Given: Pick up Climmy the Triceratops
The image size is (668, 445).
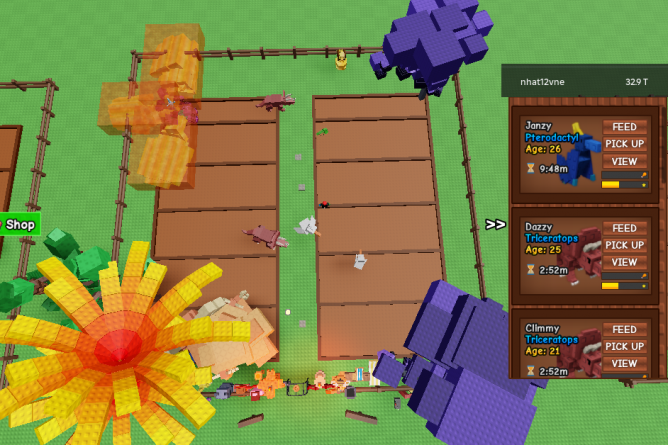Looking at the screenshot, I should pyautogui.click(x=624, y=346).
